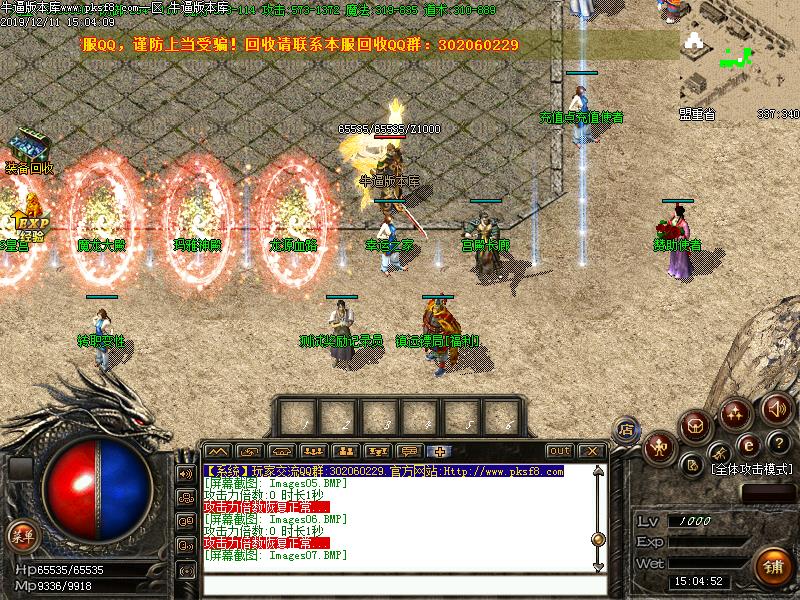
Task: Toggle the sound speaker button
Action: 777,408
